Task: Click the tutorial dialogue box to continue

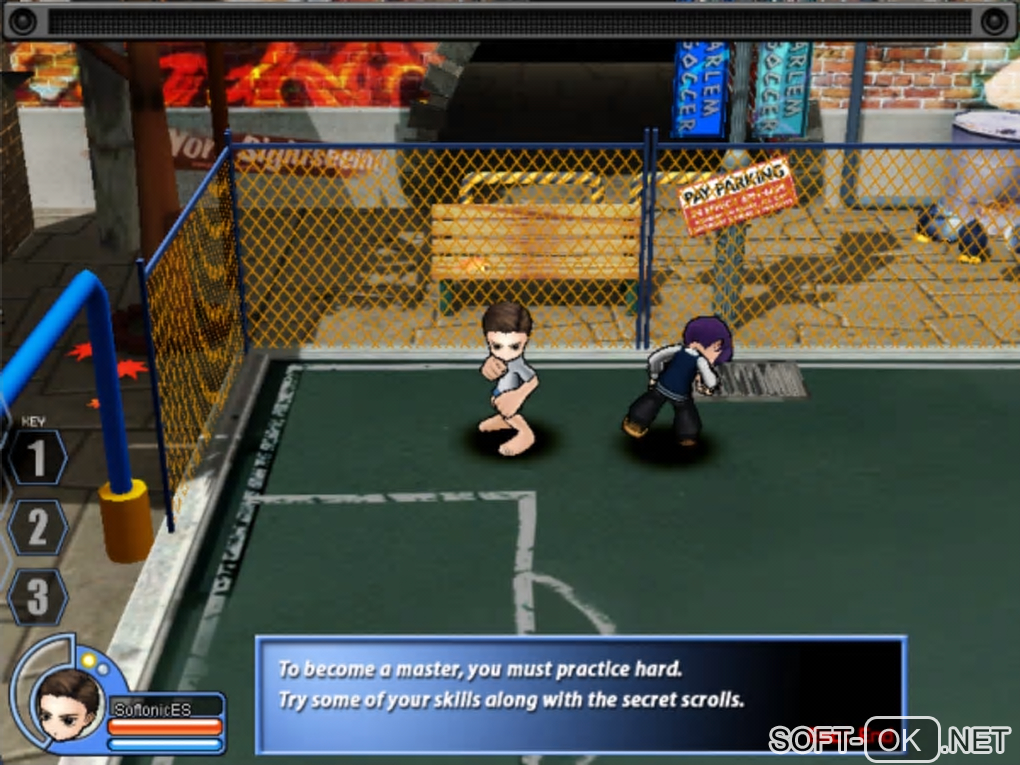Action: (x=580, y=693)
